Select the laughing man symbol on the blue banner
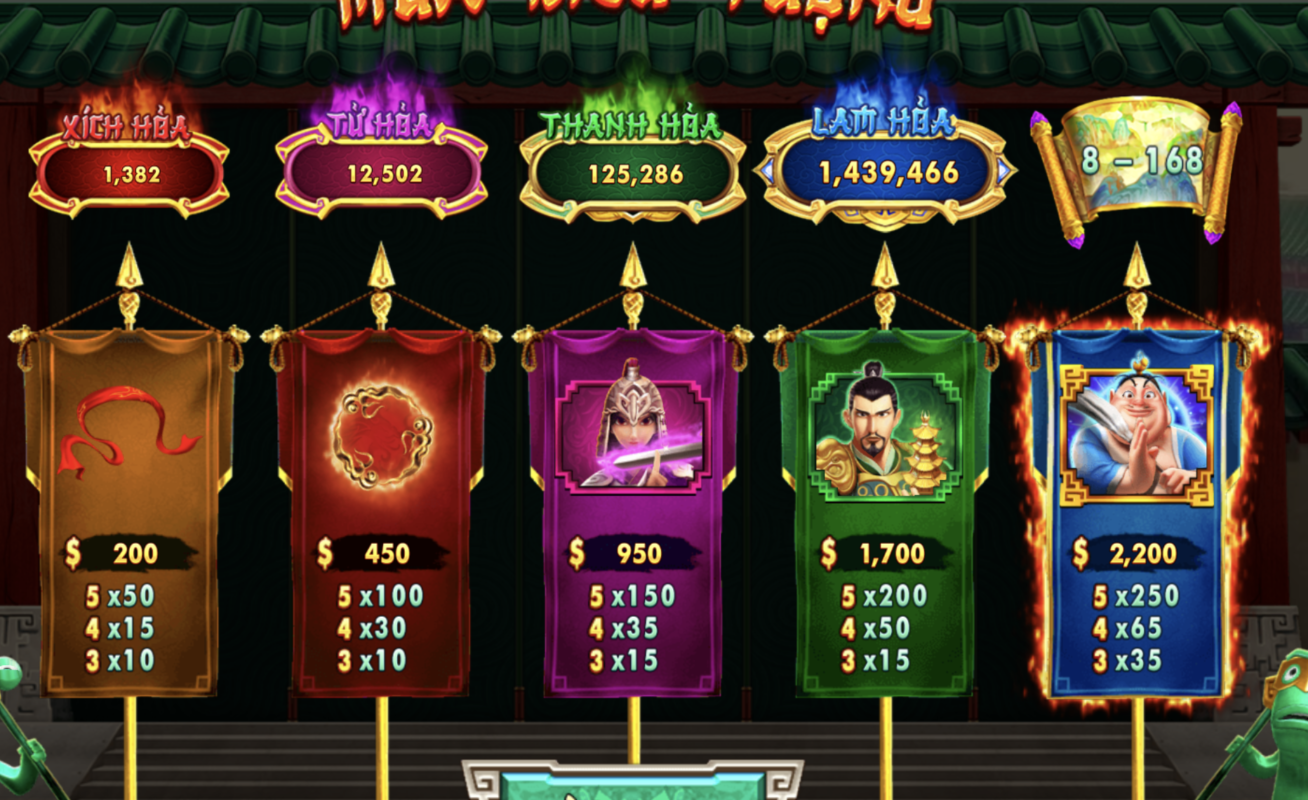This screenshot has width=1308, height=800. pyautogui.click(x=1135, y=435)
